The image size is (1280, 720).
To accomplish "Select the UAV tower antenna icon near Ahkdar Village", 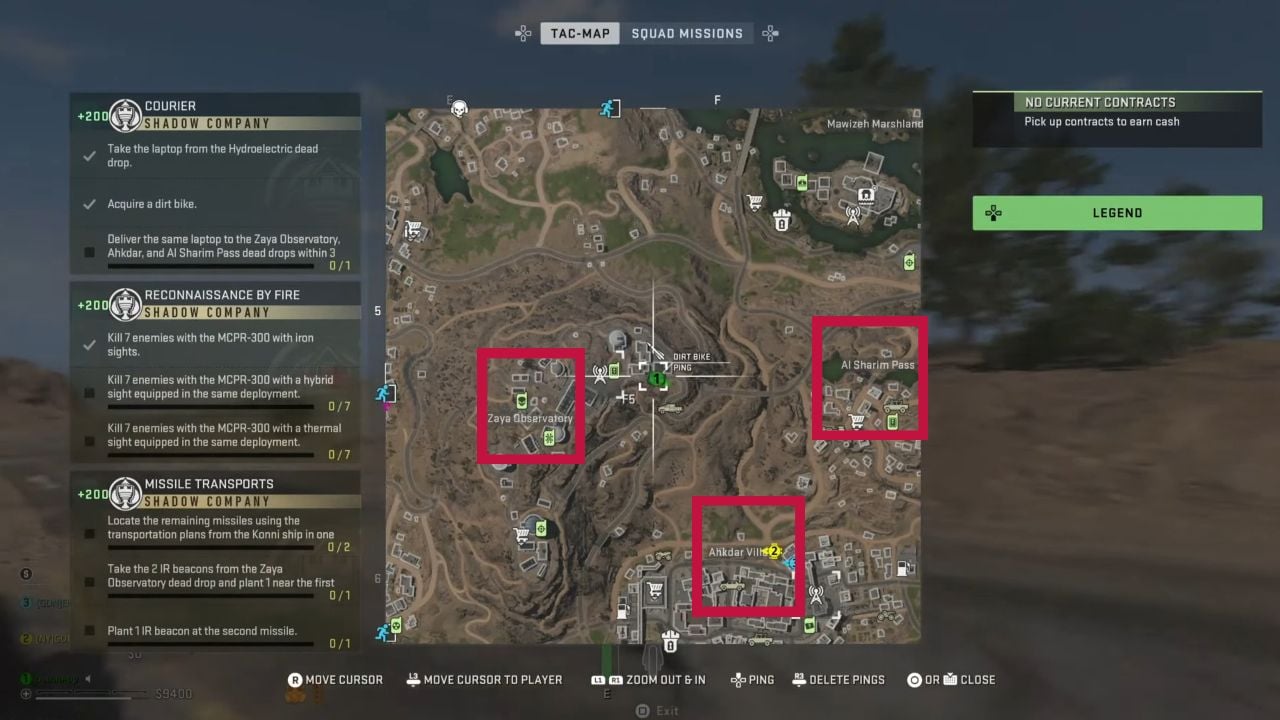I will 816,595.
